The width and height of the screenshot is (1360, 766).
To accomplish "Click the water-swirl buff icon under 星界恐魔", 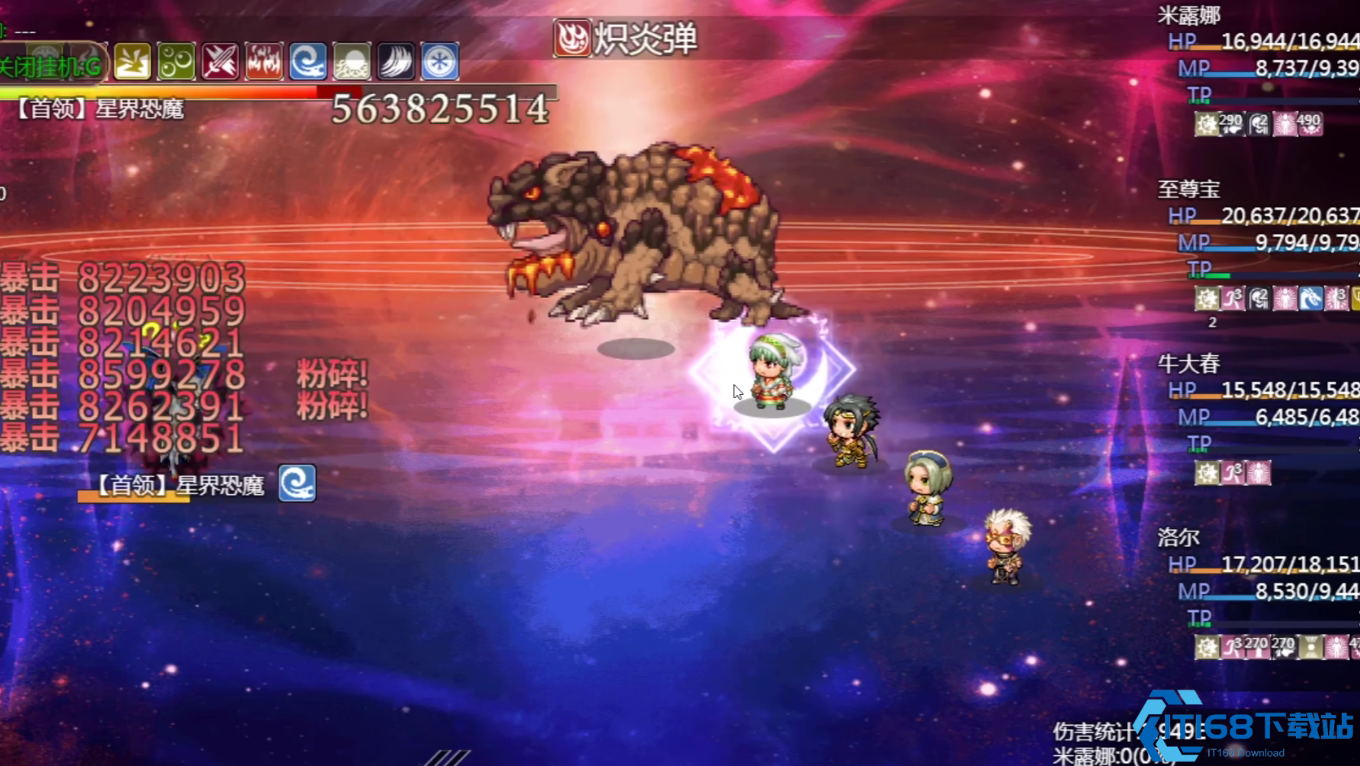I will click(295, 484).
